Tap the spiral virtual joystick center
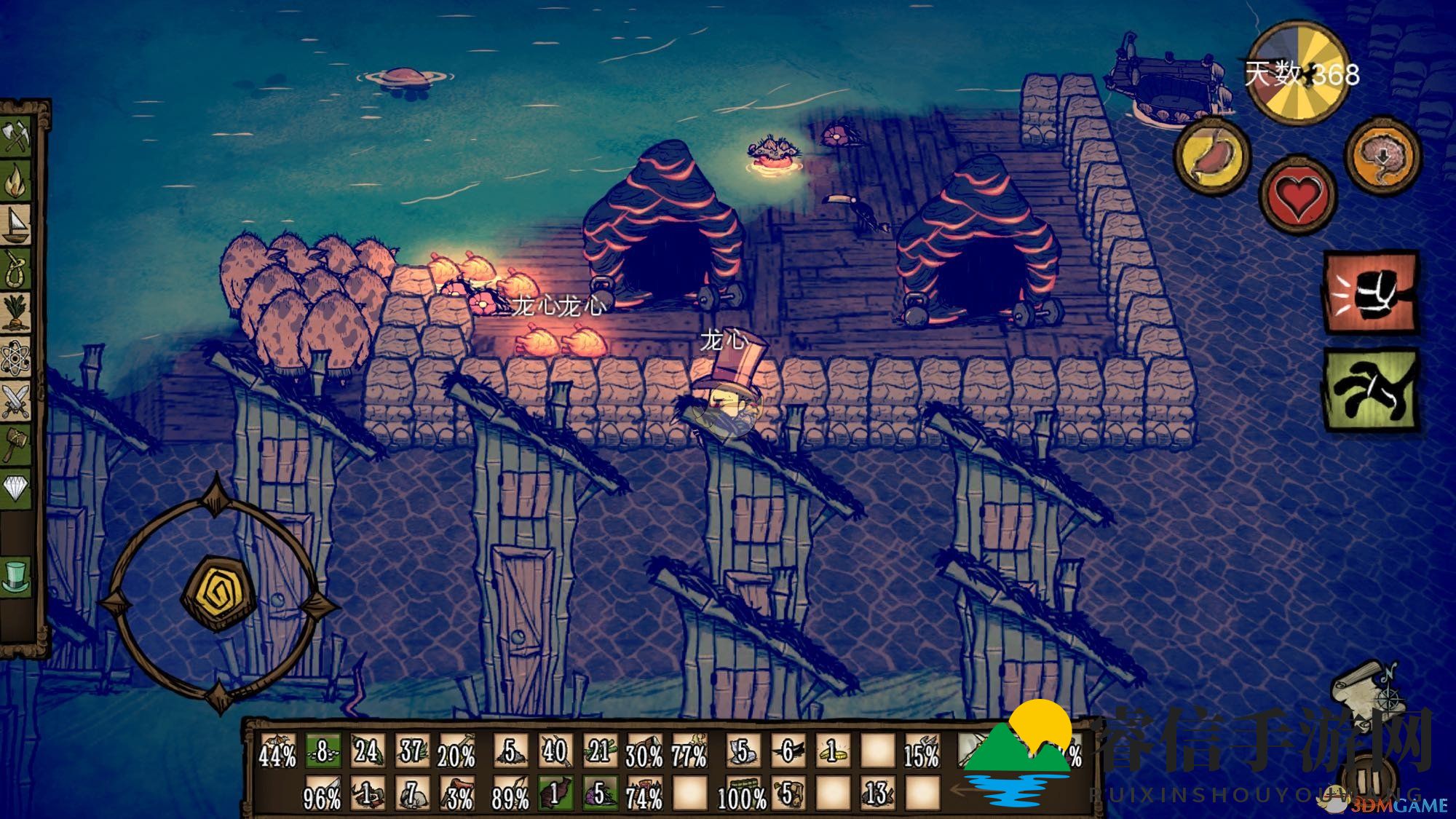The image size is (1456, 819). pyautogui.click(x=217, y=593)
